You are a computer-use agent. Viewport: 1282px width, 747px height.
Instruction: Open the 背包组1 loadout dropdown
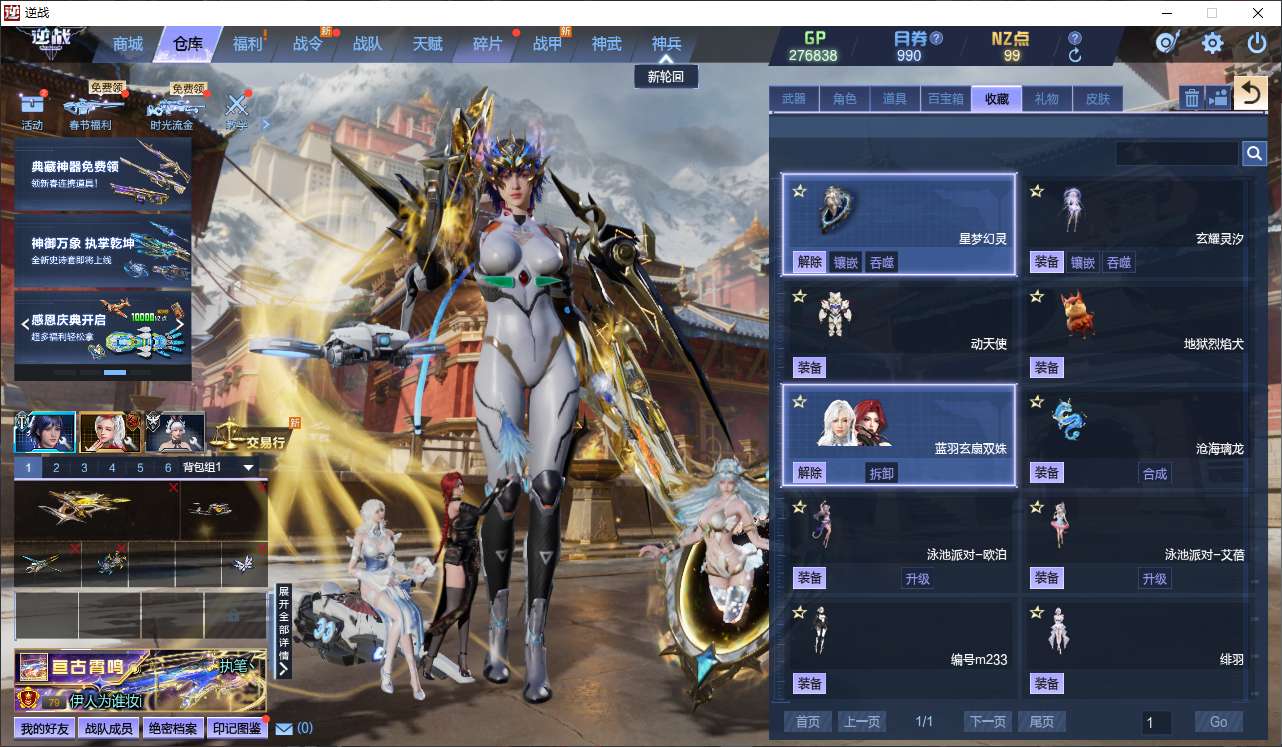(249, 467)
